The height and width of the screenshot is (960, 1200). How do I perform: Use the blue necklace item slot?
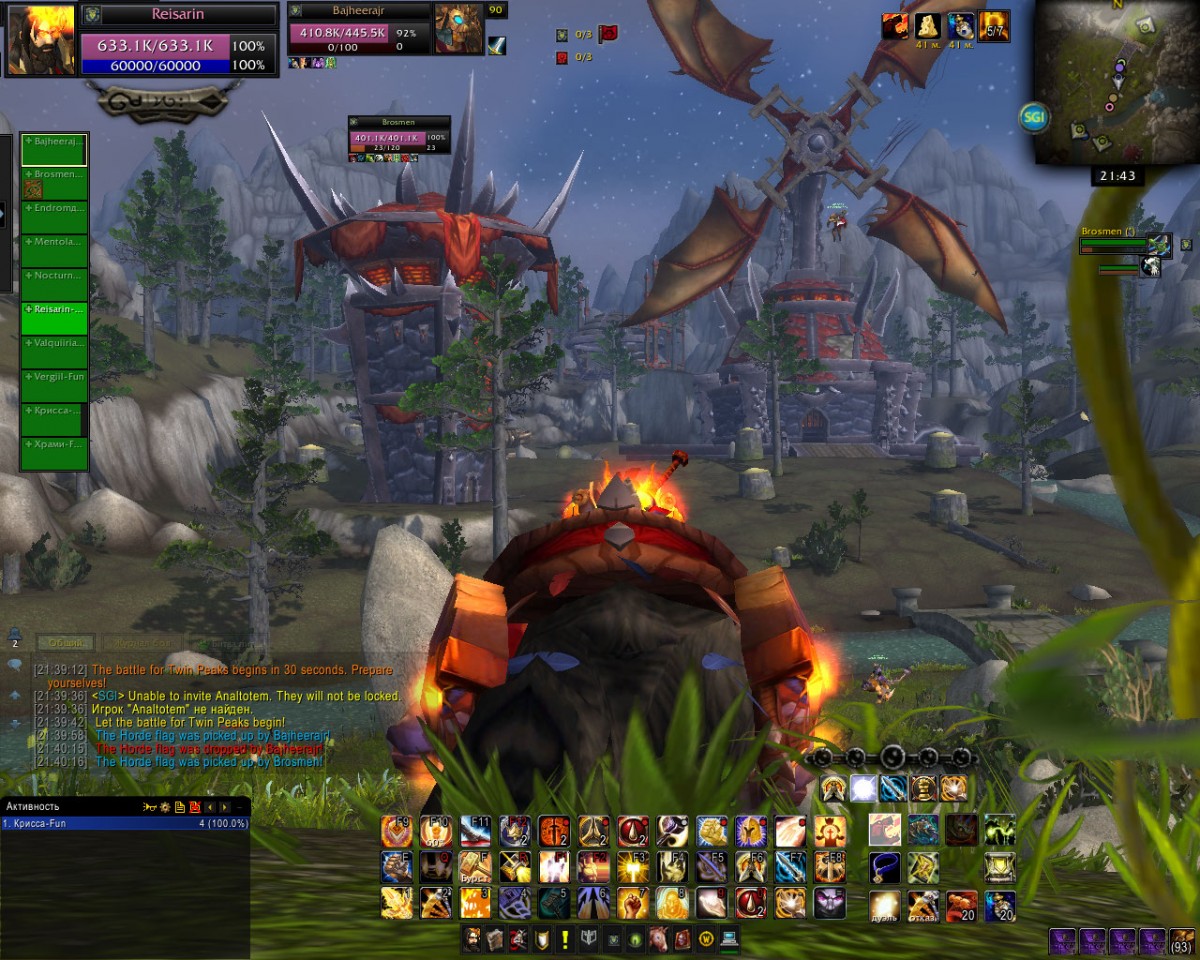[885, 867]
